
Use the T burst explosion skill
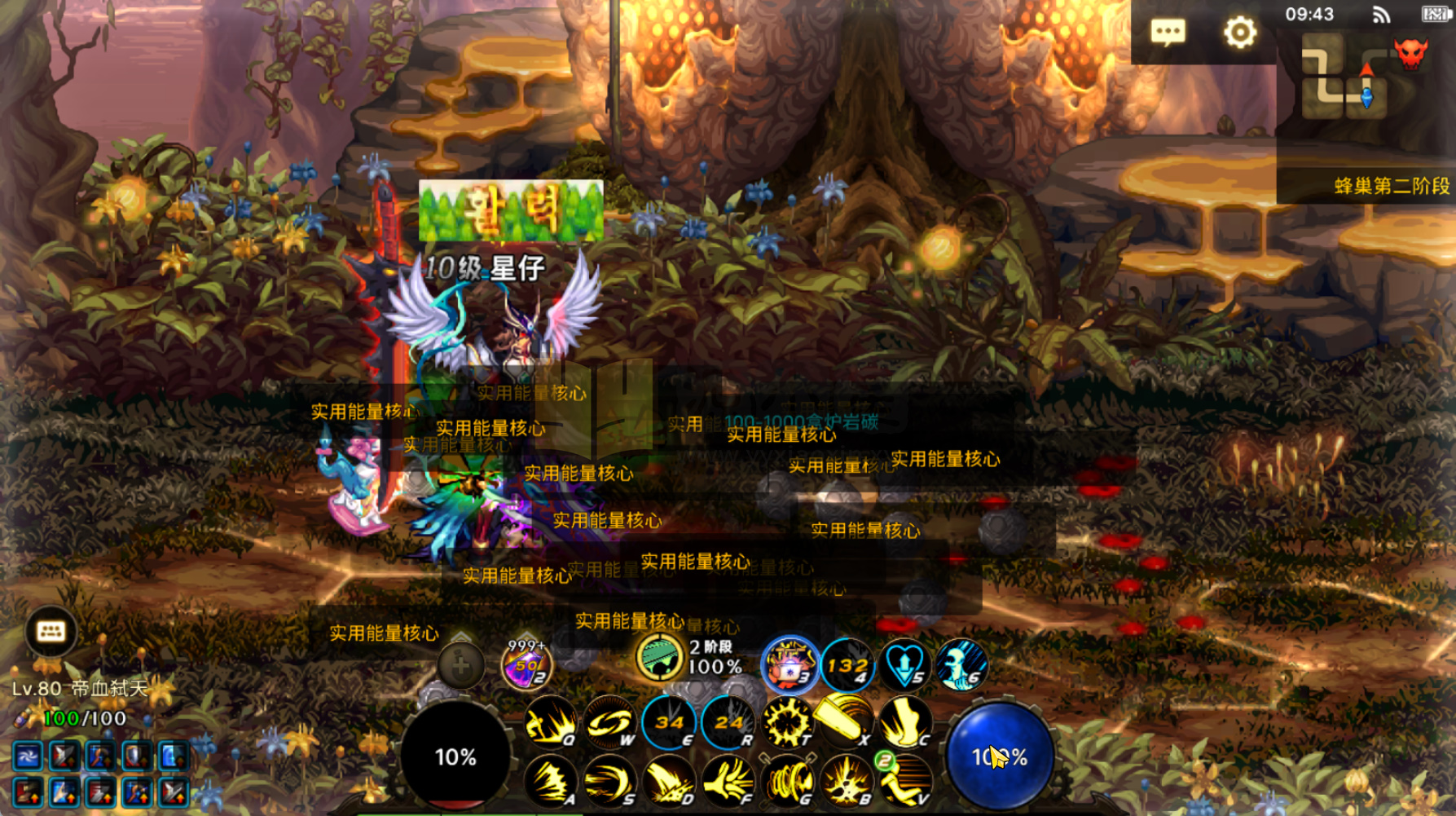click(787, 722)
